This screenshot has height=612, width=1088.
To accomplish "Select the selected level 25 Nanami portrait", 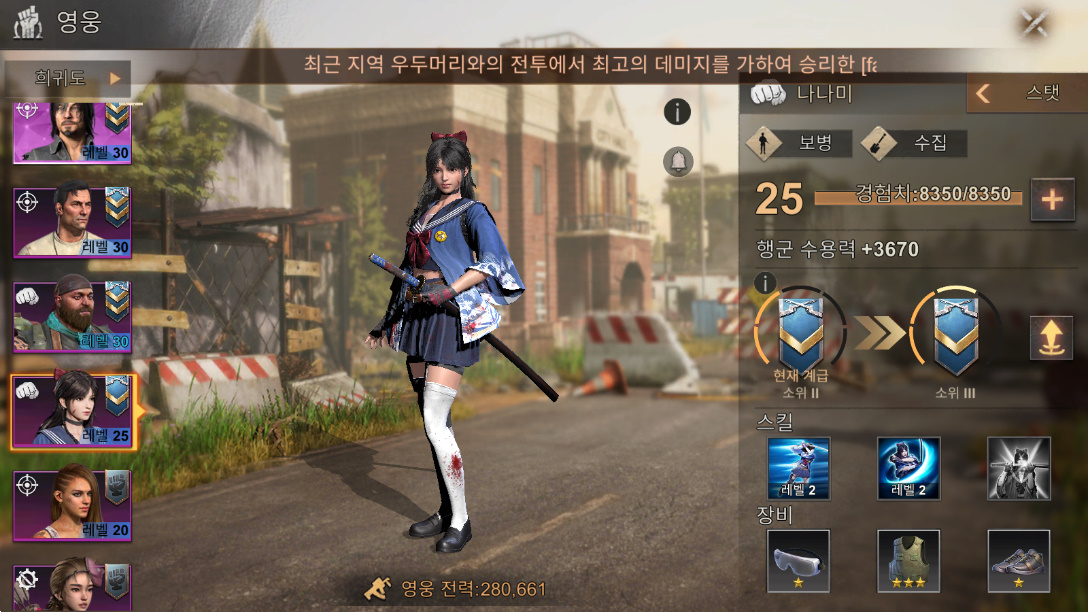I will (71, 410).
